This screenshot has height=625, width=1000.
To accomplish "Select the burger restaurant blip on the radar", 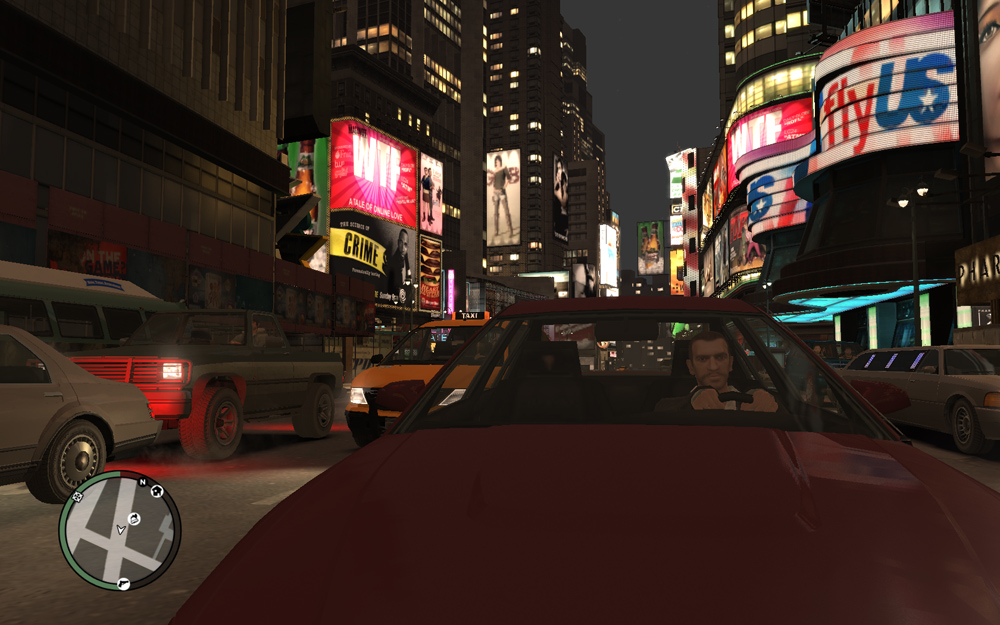I will point(133,517).
